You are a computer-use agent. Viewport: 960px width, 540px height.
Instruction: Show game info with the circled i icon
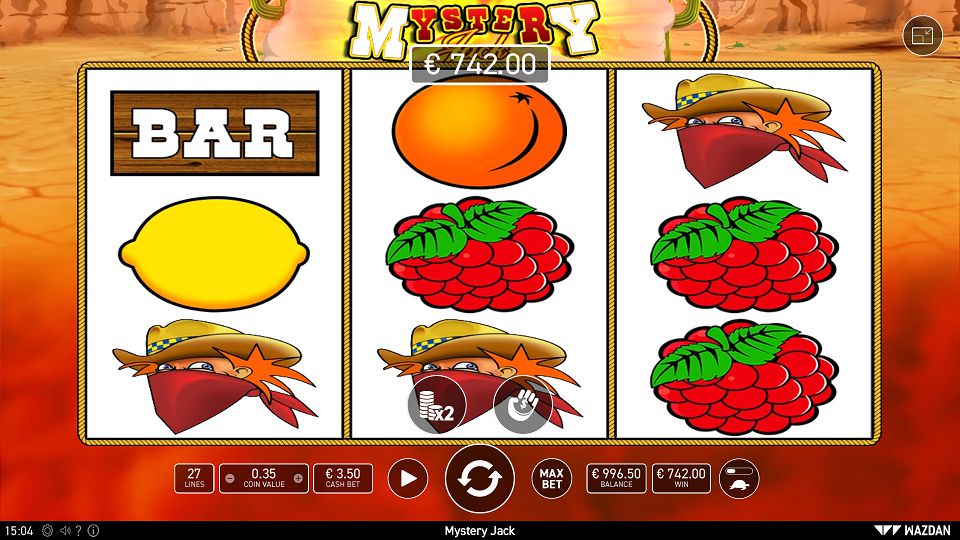[x=94, y=531]
